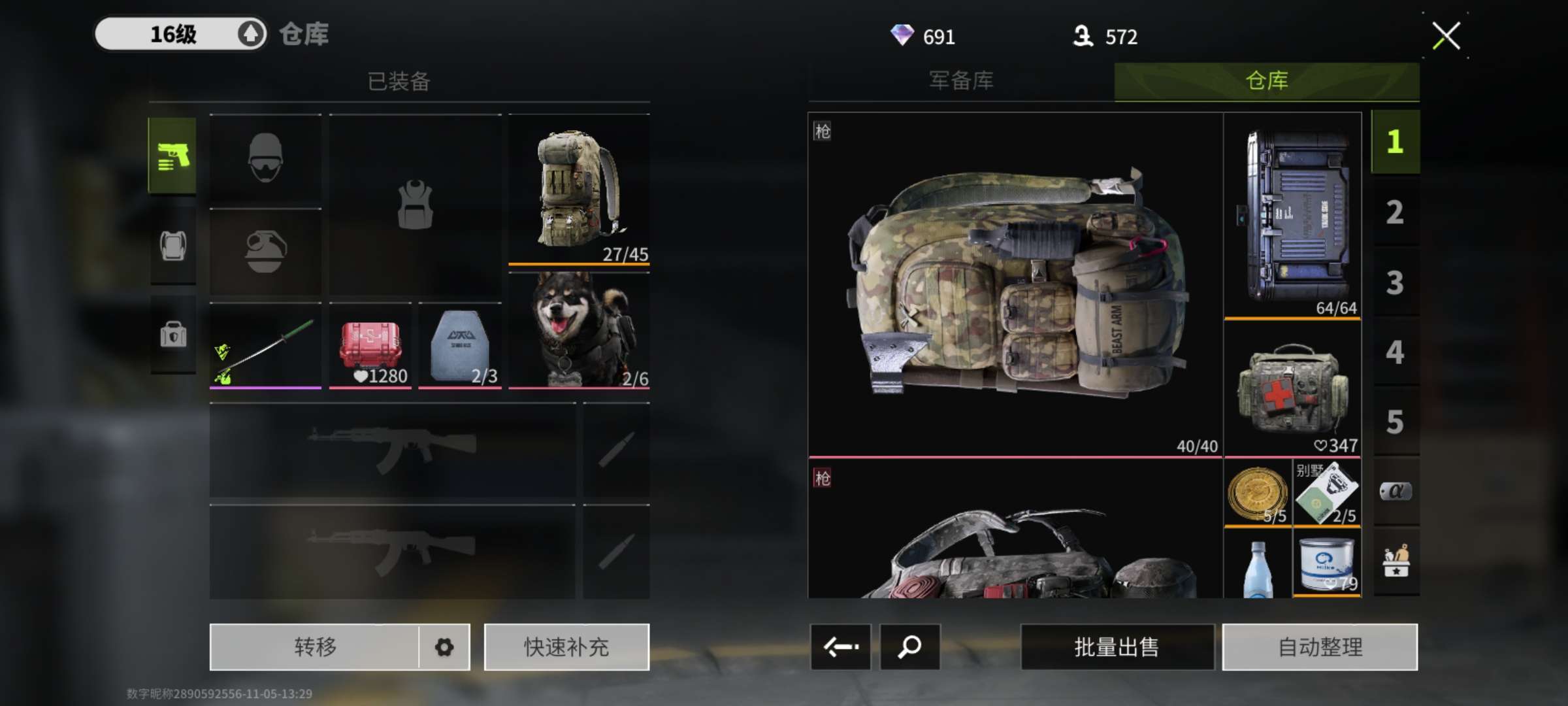Switch to warehouse page 2
1568x706 pixels.
coord(1395,212)
